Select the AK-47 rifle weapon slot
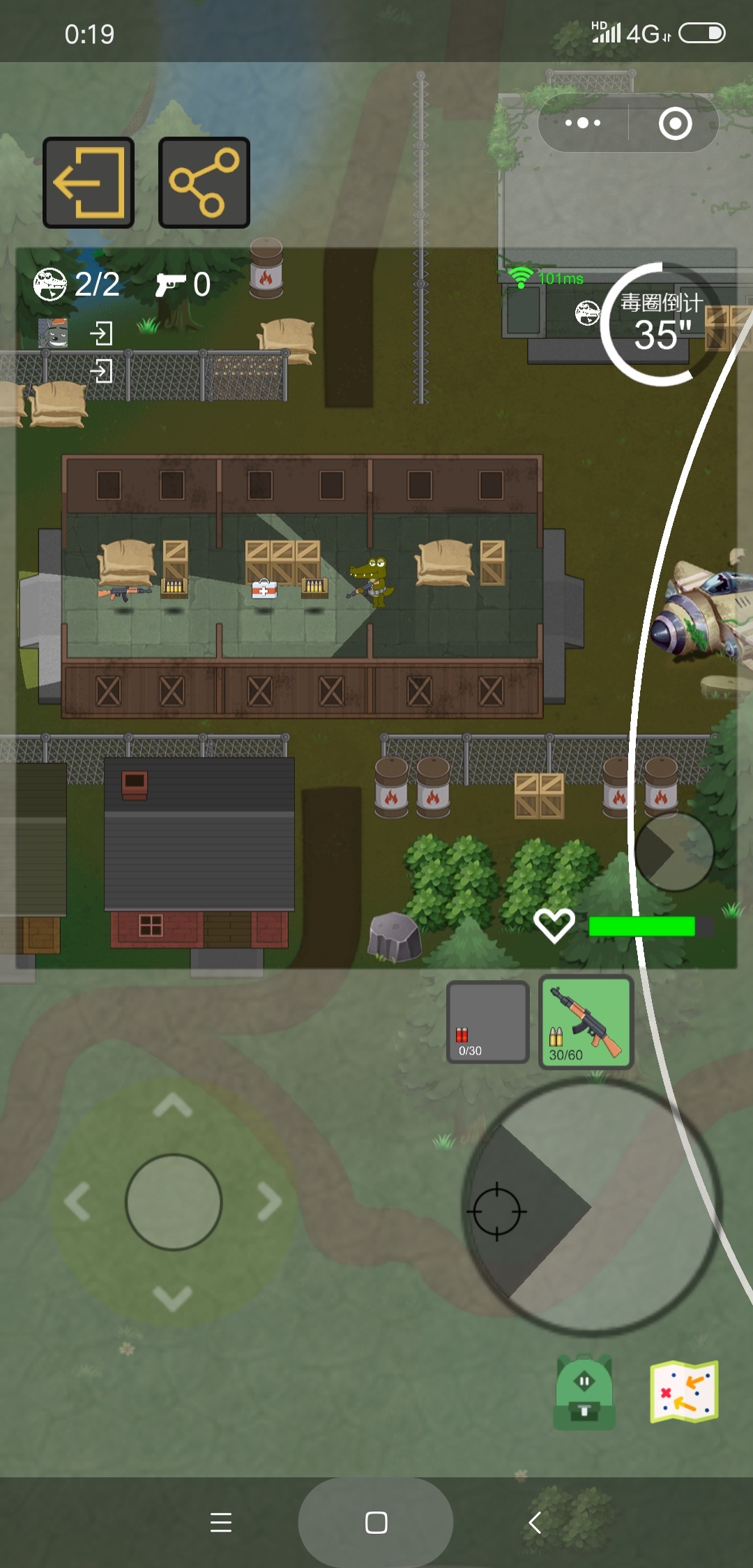This screenshot has width=753, height=1568. (586, 1023)
